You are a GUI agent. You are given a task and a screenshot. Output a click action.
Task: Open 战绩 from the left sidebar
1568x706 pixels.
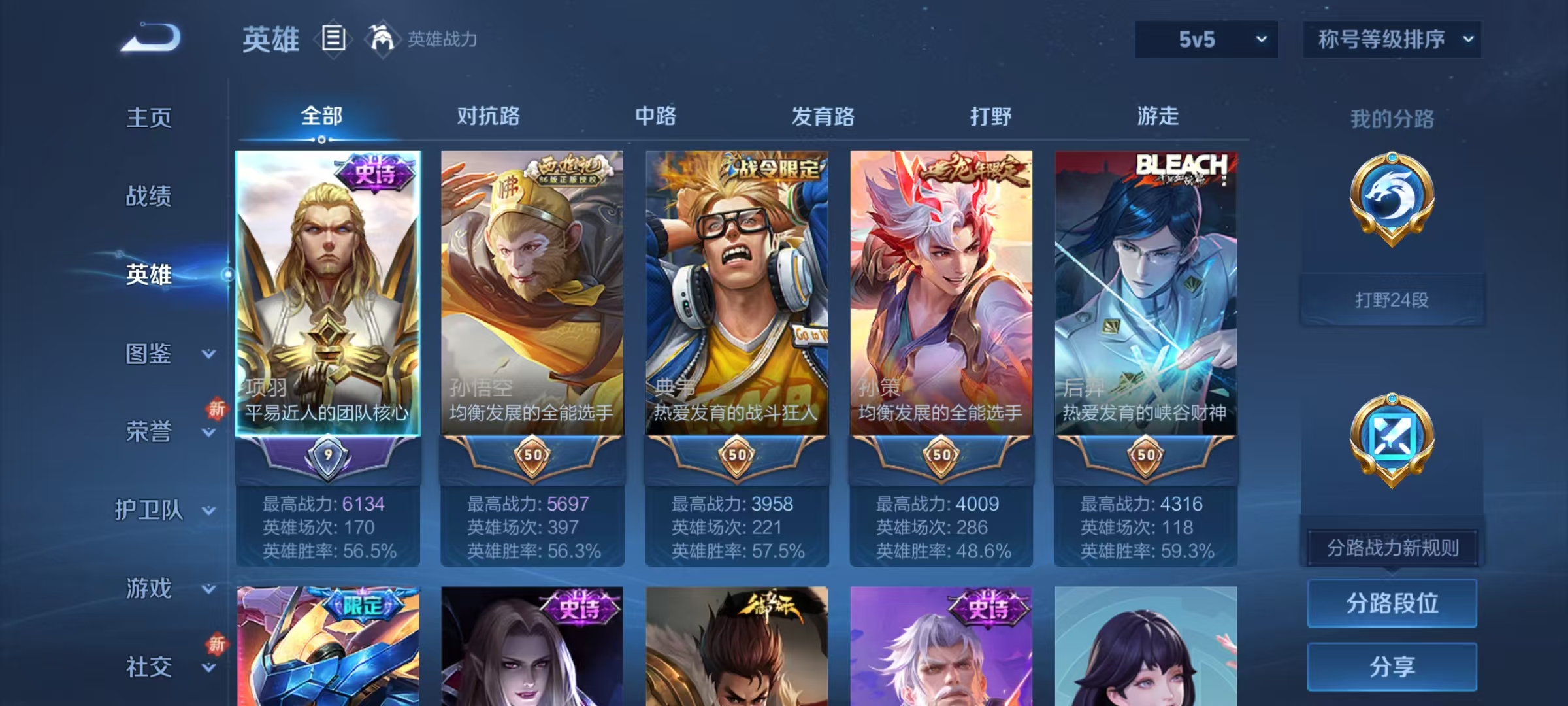(148, 197)
